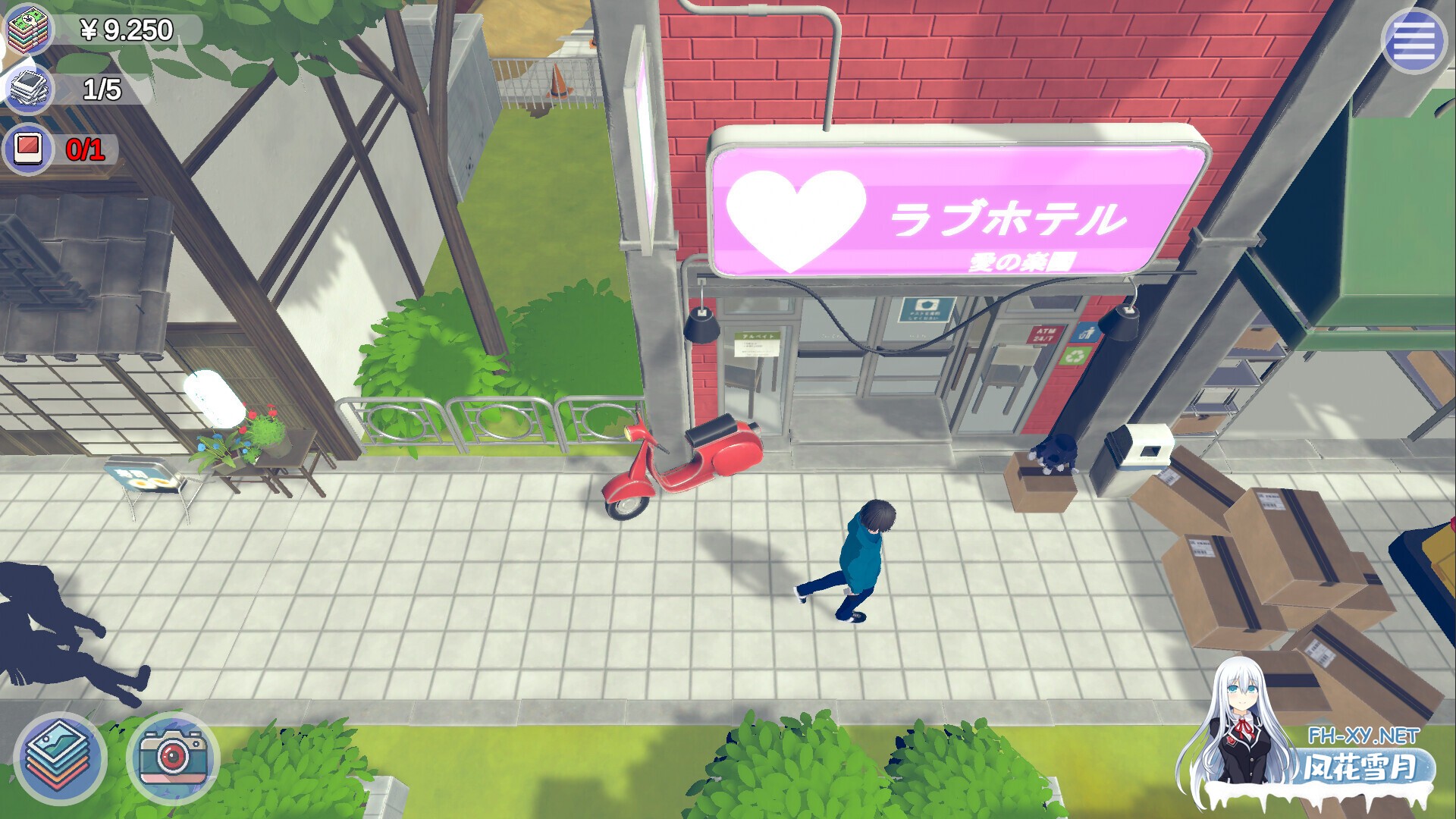Click the ATM 24/7 sign

click(x=1045, y=334)
